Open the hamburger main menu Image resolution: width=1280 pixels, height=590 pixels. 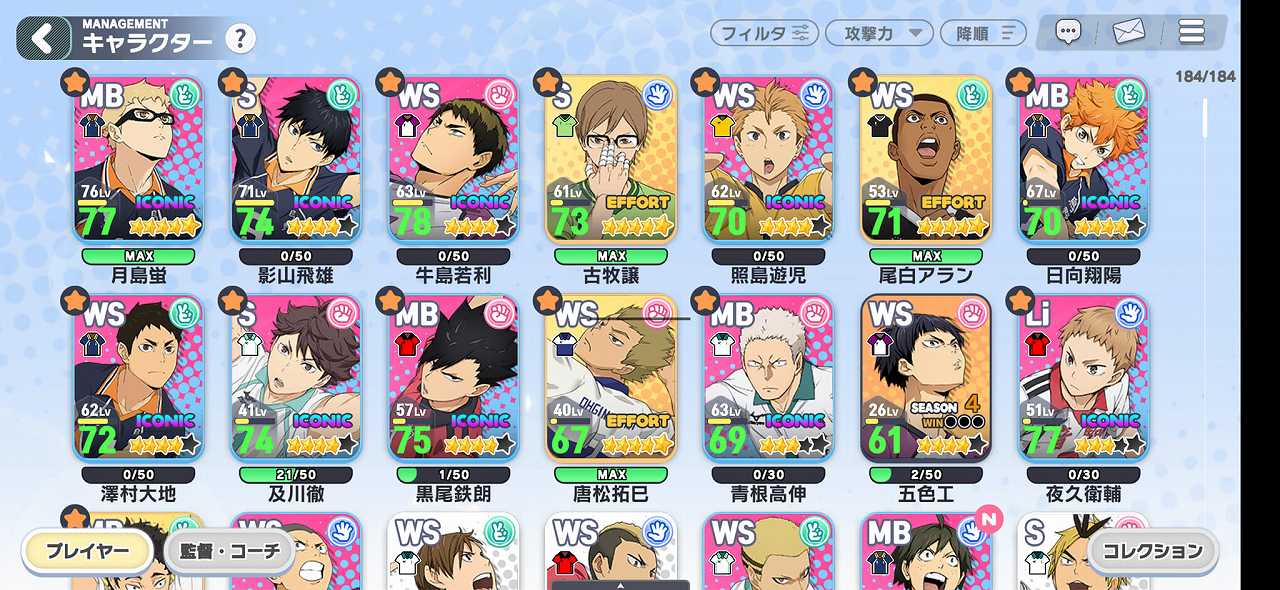tap(1191, 32)
